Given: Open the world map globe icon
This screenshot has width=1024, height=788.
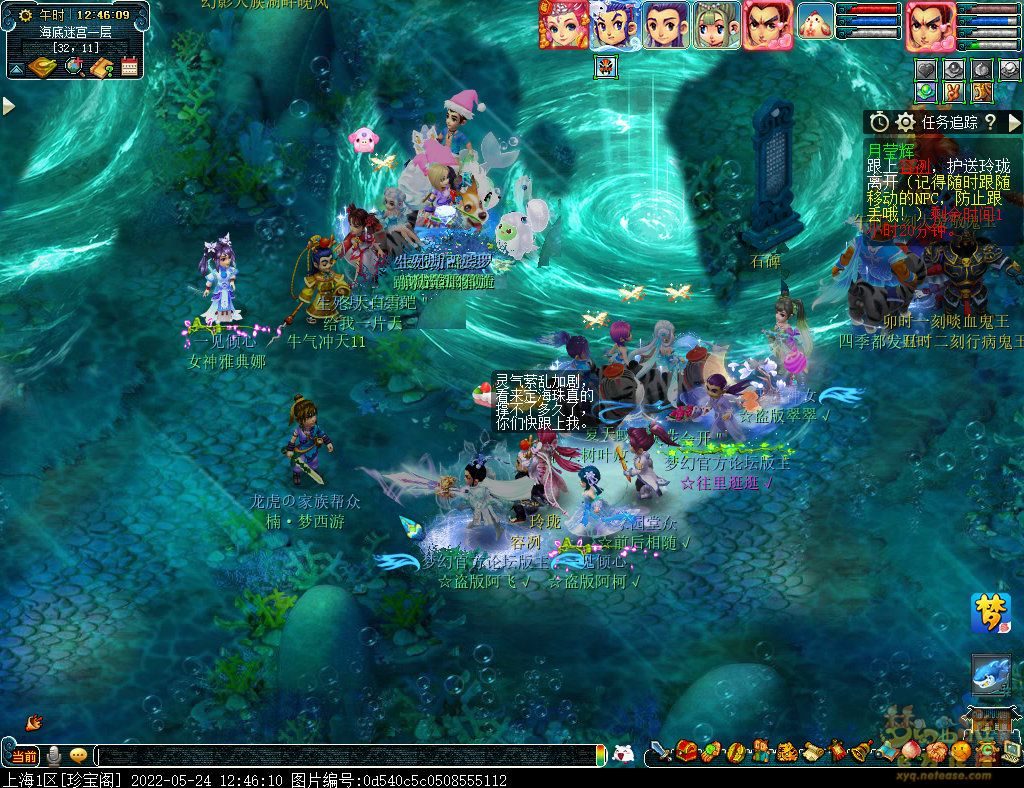Looking at the screenshot, I should click(x=74, y=67).
